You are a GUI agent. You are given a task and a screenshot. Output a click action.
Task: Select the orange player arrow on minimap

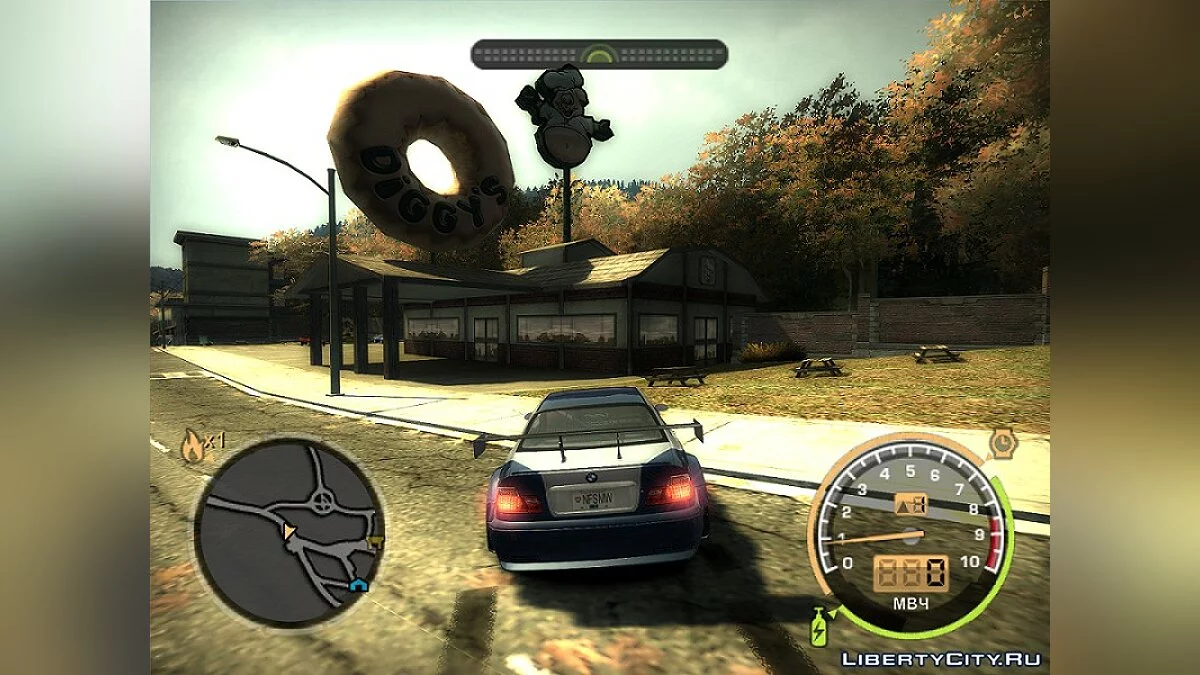(289, 532)
